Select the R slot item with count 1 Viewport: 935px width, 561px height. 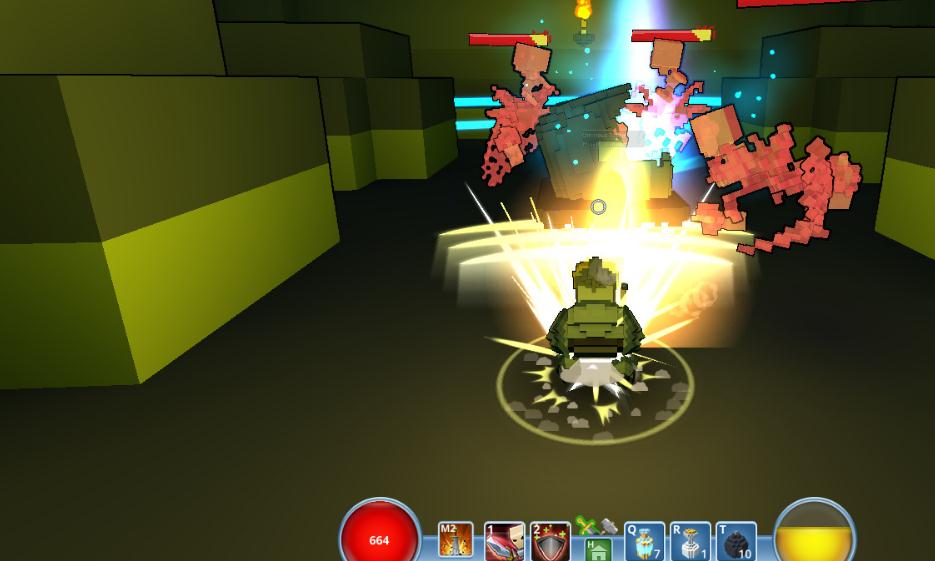pos(690,542)
